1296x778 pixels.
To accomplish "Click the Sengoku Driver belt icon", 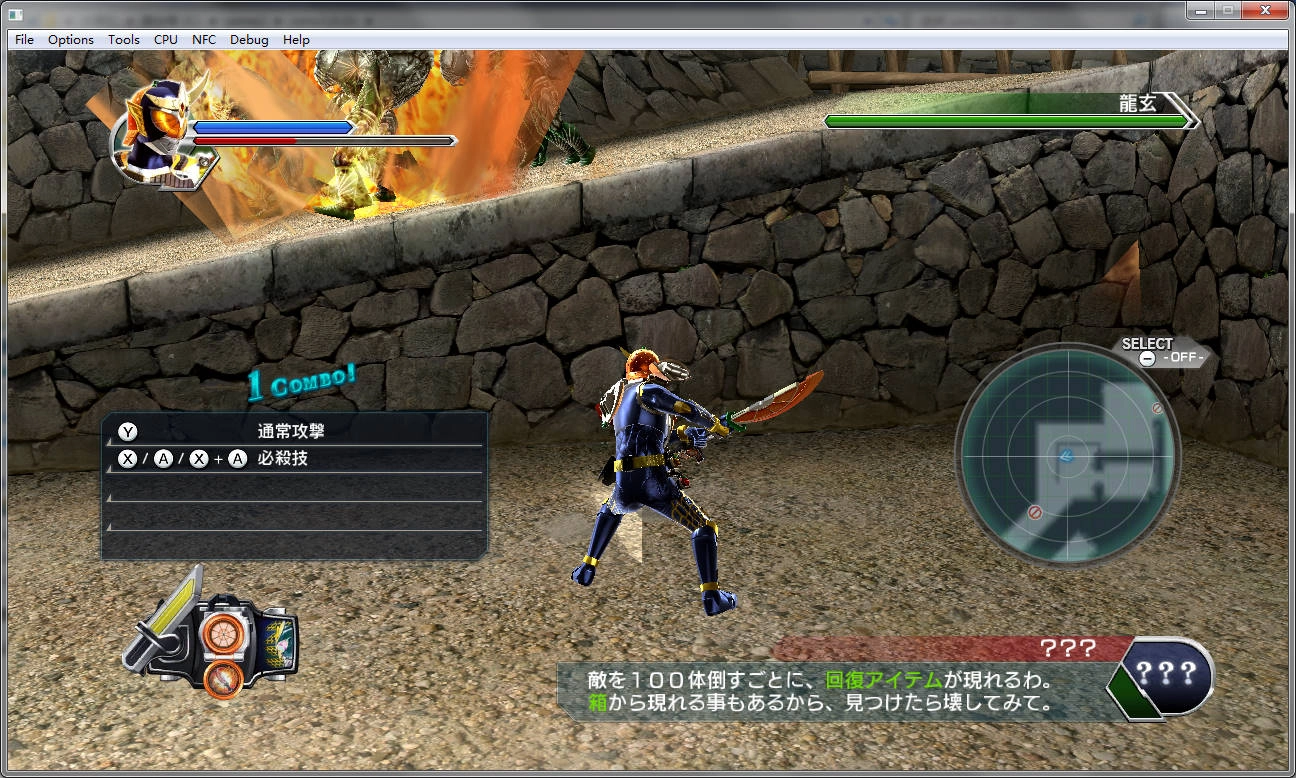I will pos(220,650).
